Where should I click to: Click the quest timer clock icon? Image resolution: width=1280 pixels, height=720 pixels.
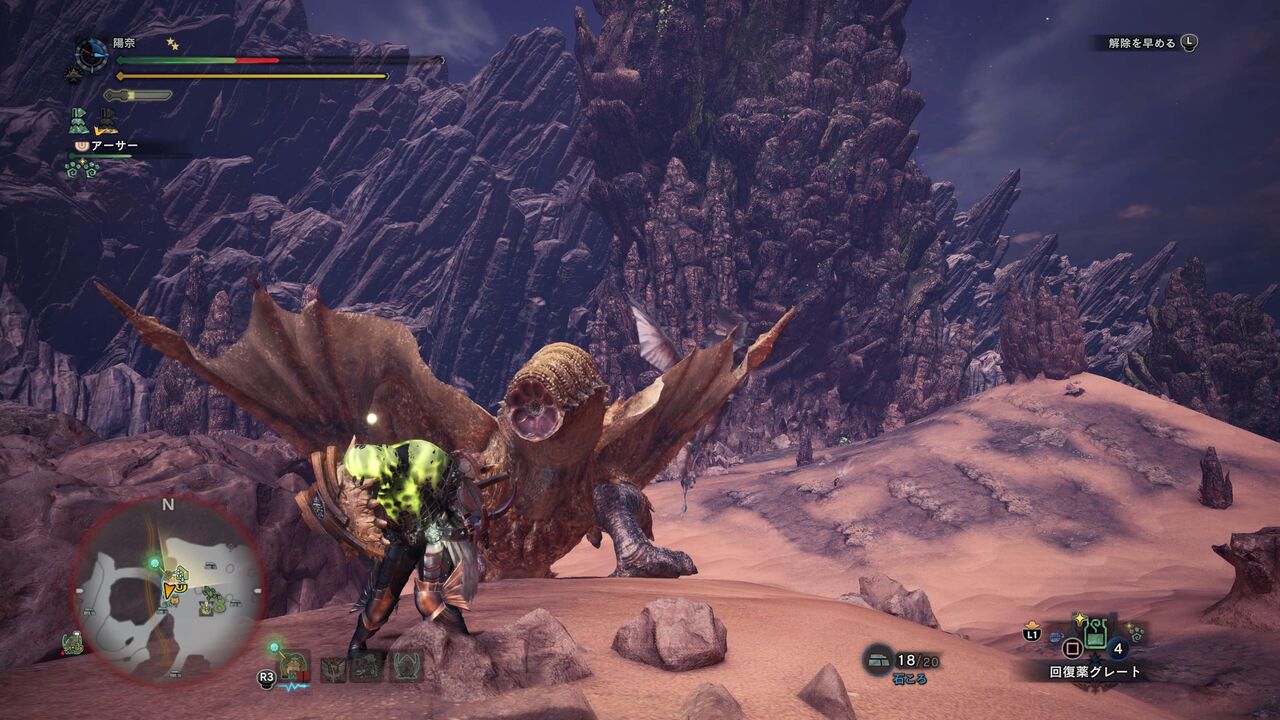pyautogui.click(x=92, y=54)
